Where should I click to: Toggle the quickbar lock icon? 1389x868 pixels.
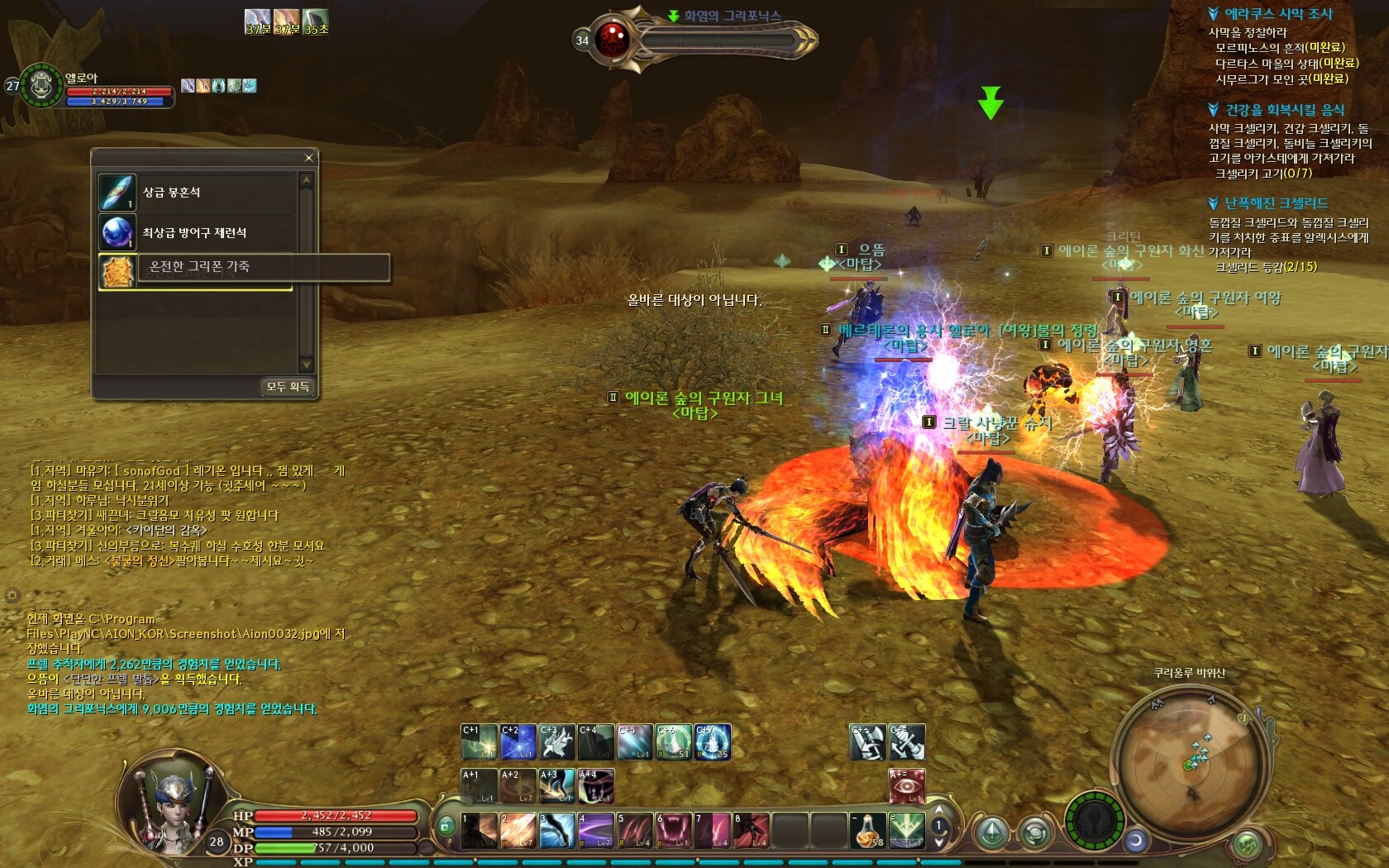[x=446, y=826]
